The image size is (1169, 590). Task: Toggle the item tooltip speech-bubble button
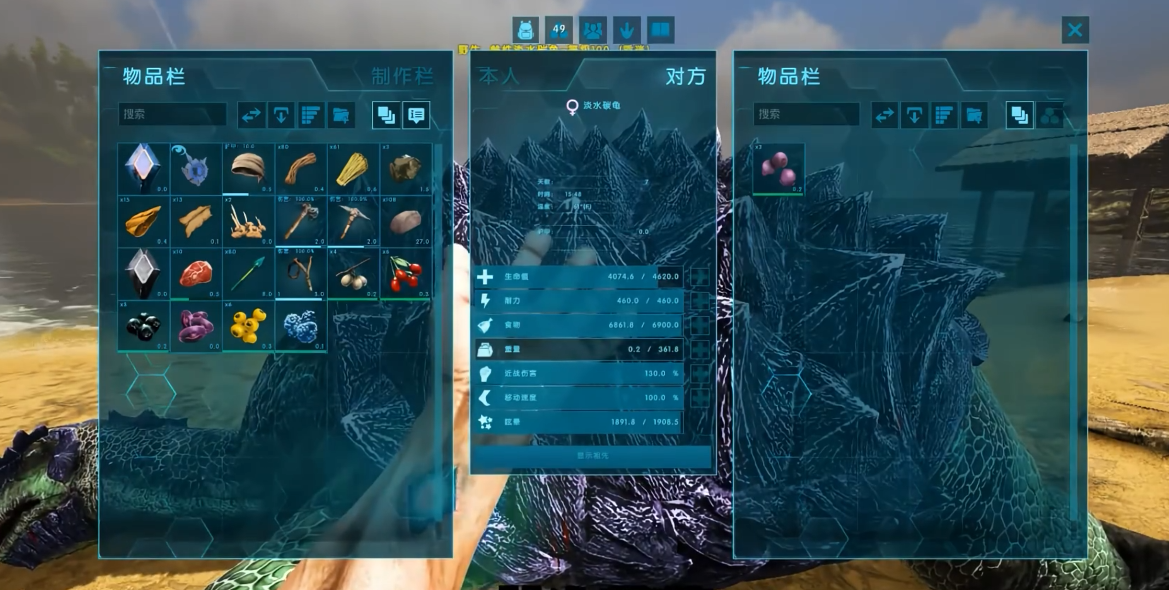pyautogui.click(x=416, y=115)
